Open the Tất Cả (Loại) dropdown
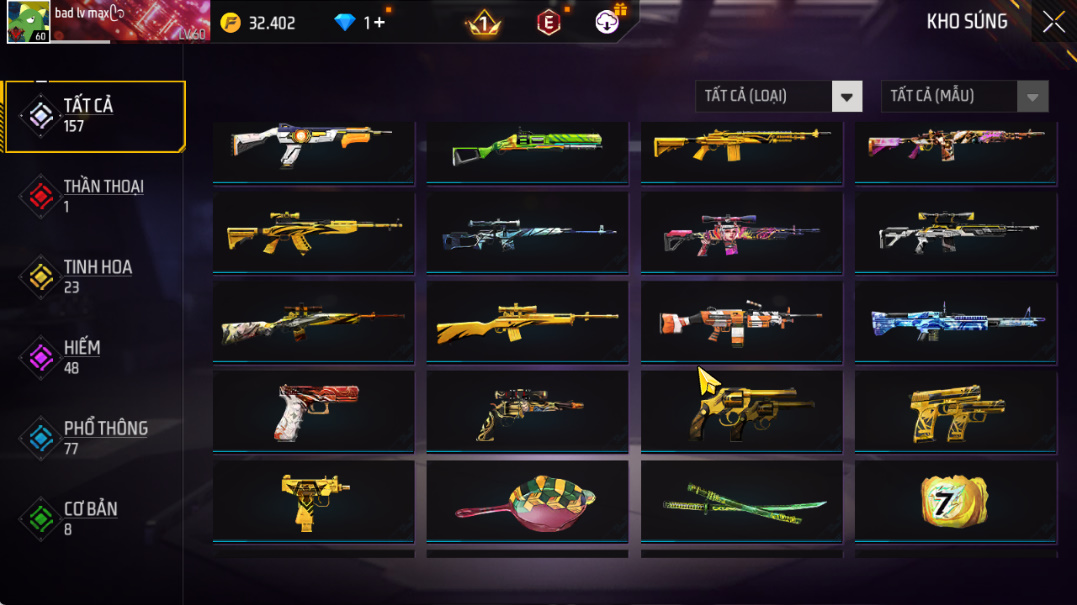 point(846,96)
